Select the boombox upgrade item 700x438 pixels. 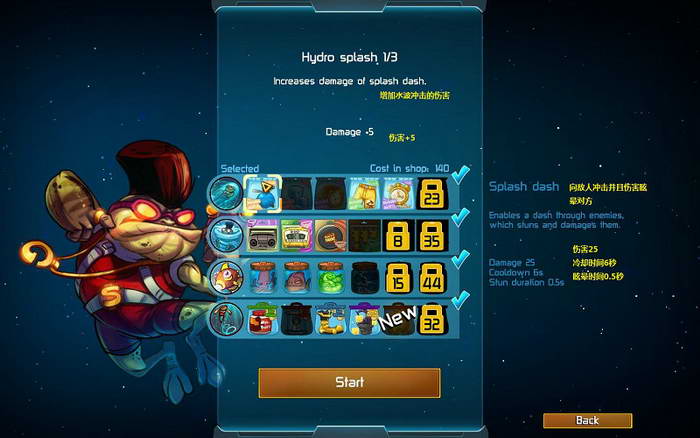[x=262, y=235]
